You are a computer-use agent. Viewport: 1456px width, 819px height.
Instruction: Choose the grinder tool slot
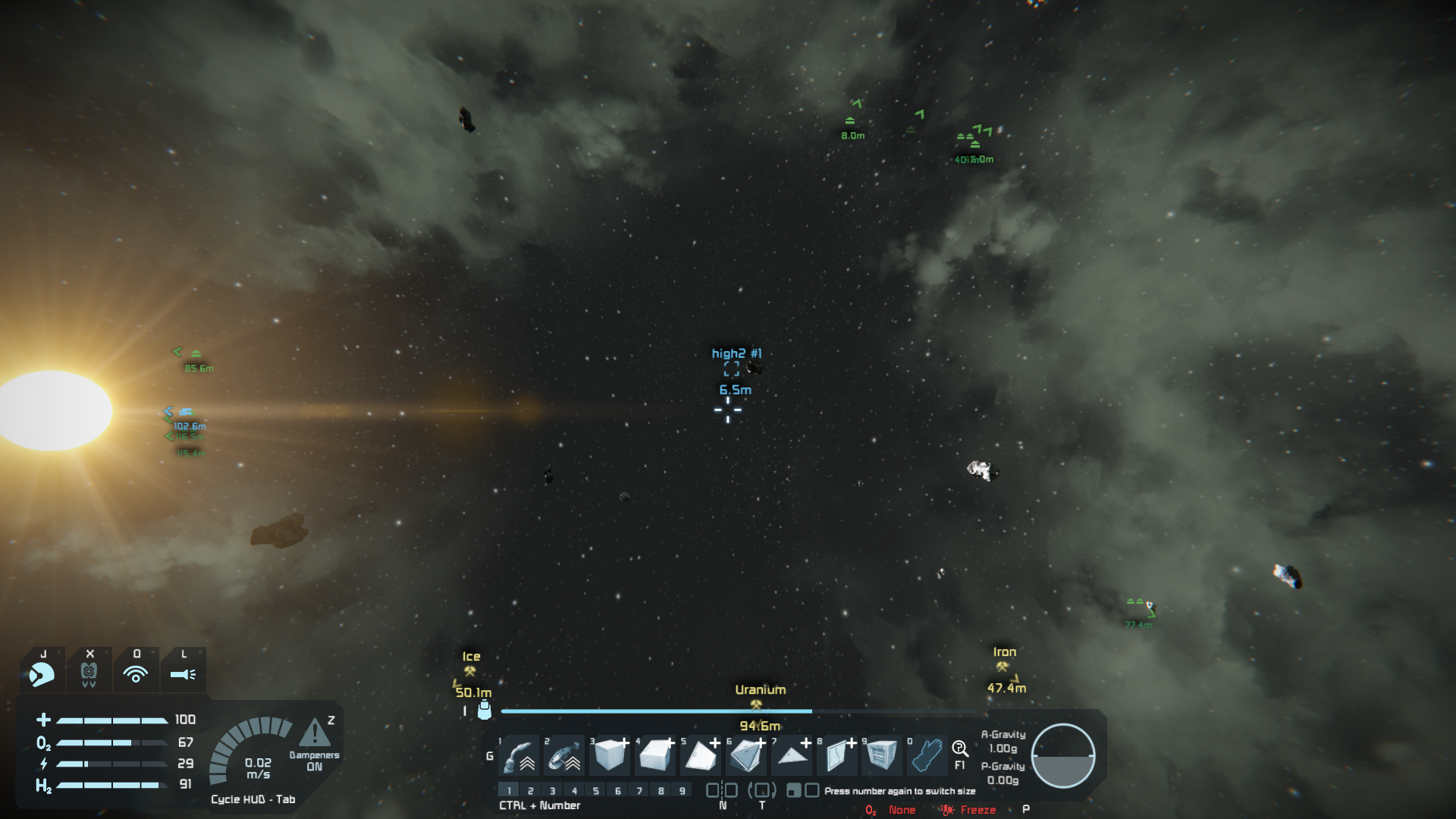(x=564, y=755)
